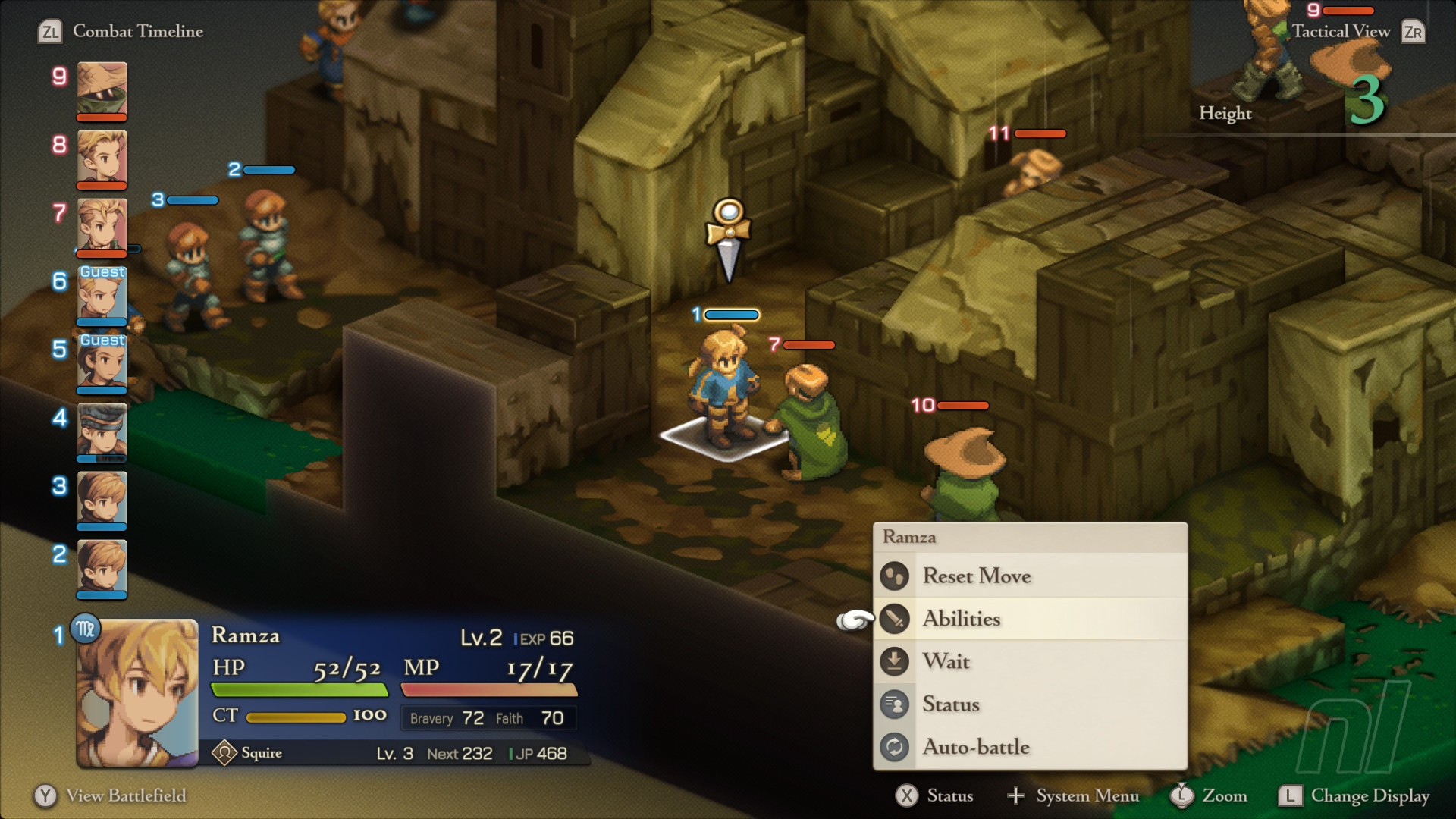Pick the turn 6 Guest portrait
Screen dimensions: 1456x819
point(102,294)
